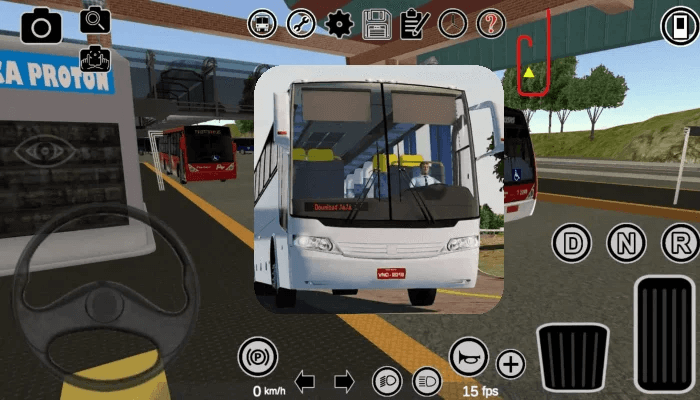
Task: Click the steering wheel options icon
Action: 452,22
